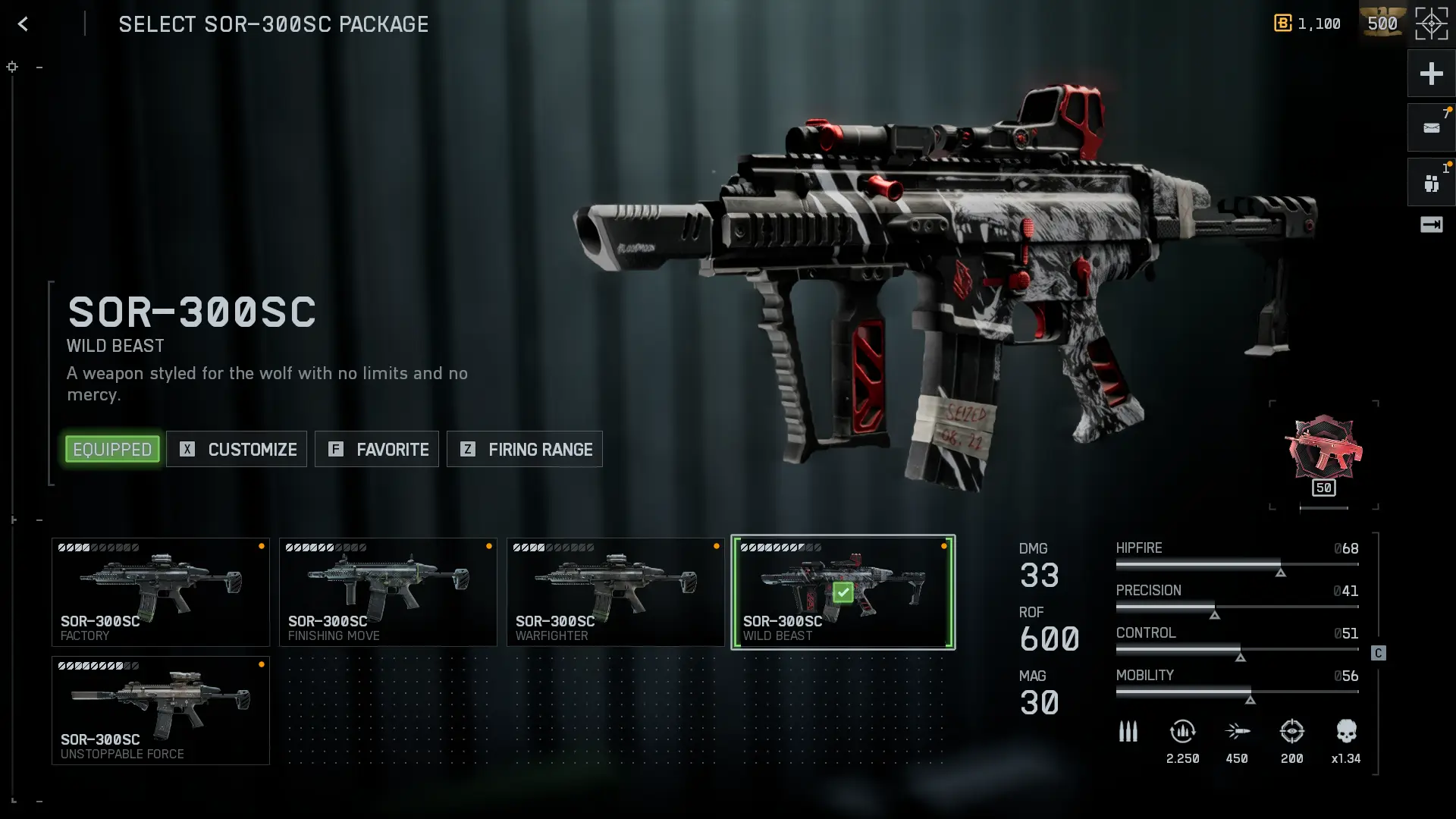Click the 500 gold currency badge

click(1382, 24)
